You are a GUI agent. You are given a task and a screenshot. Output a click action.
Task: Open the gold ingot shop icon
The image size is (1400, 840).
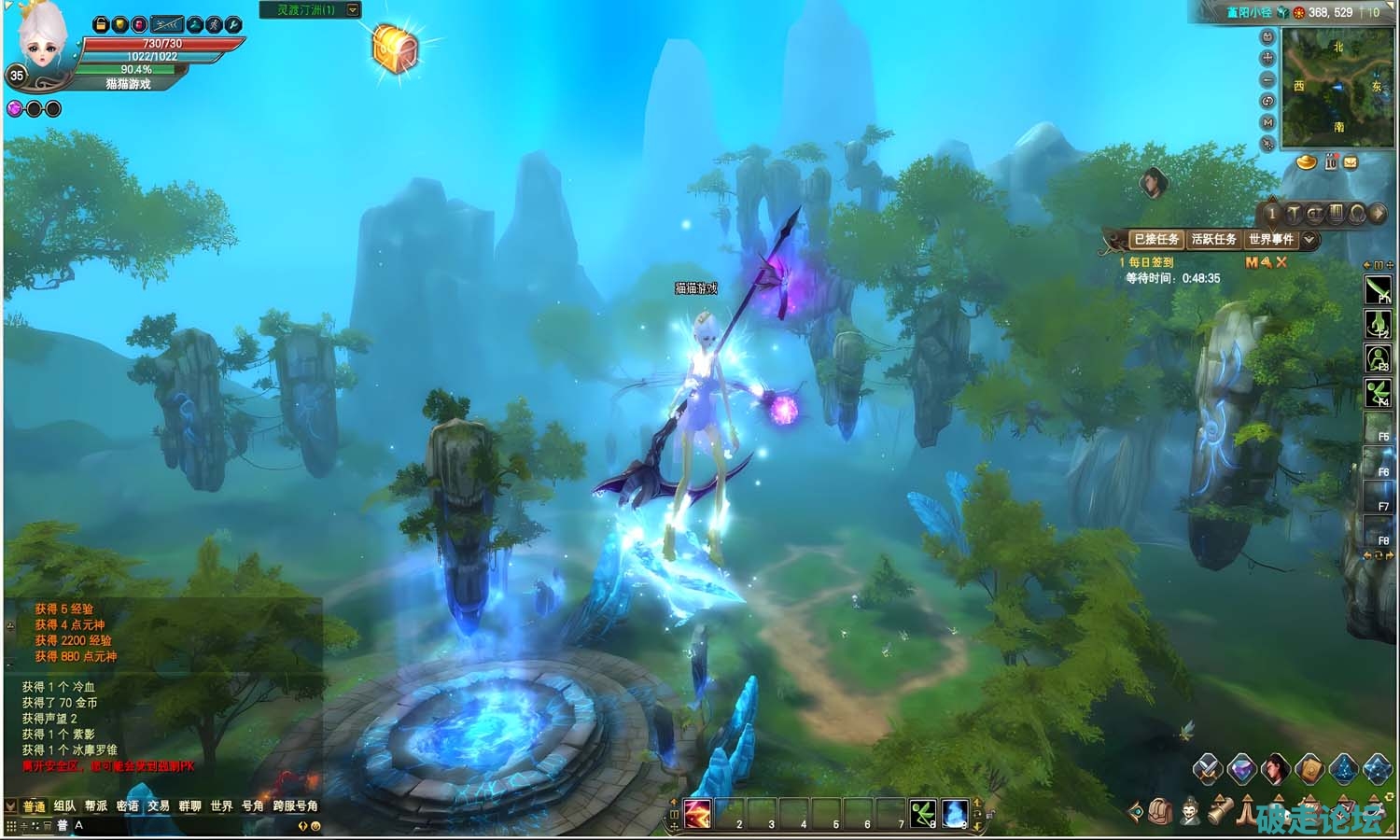[x=1307, y=162]
